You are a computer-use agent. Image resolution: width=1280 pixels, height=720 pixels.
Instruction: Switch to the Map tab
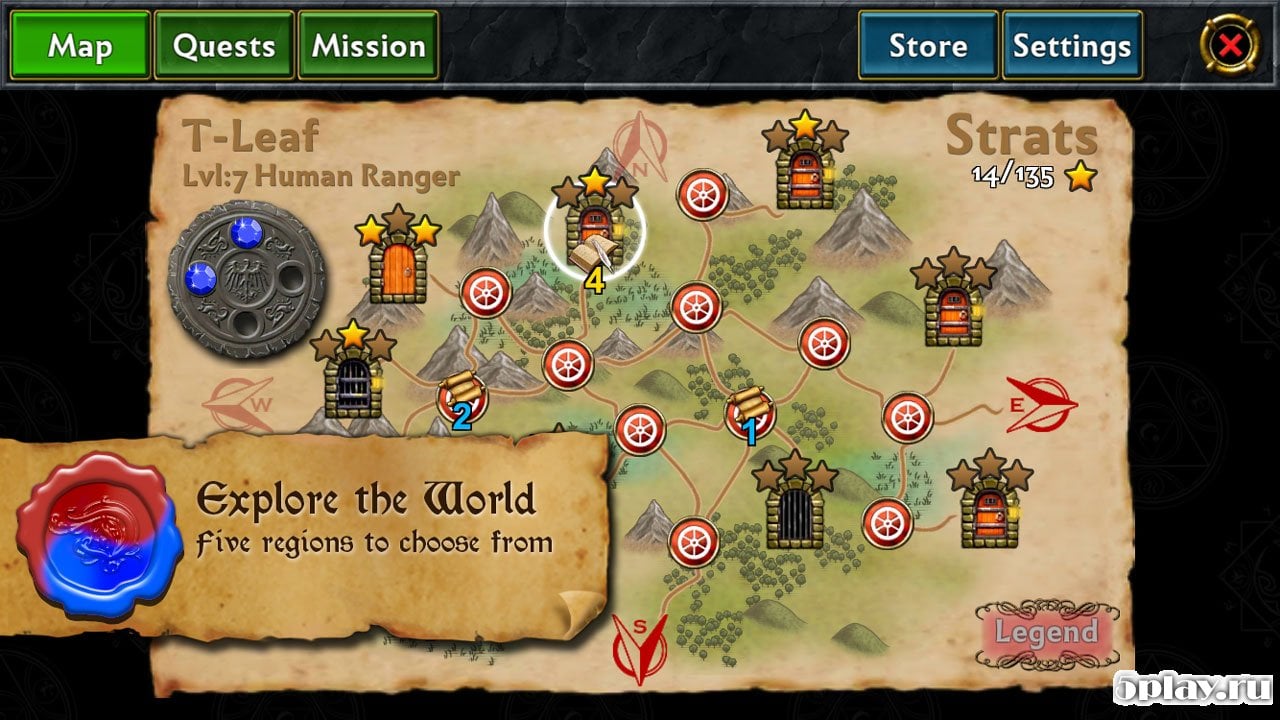pos(80,46)
